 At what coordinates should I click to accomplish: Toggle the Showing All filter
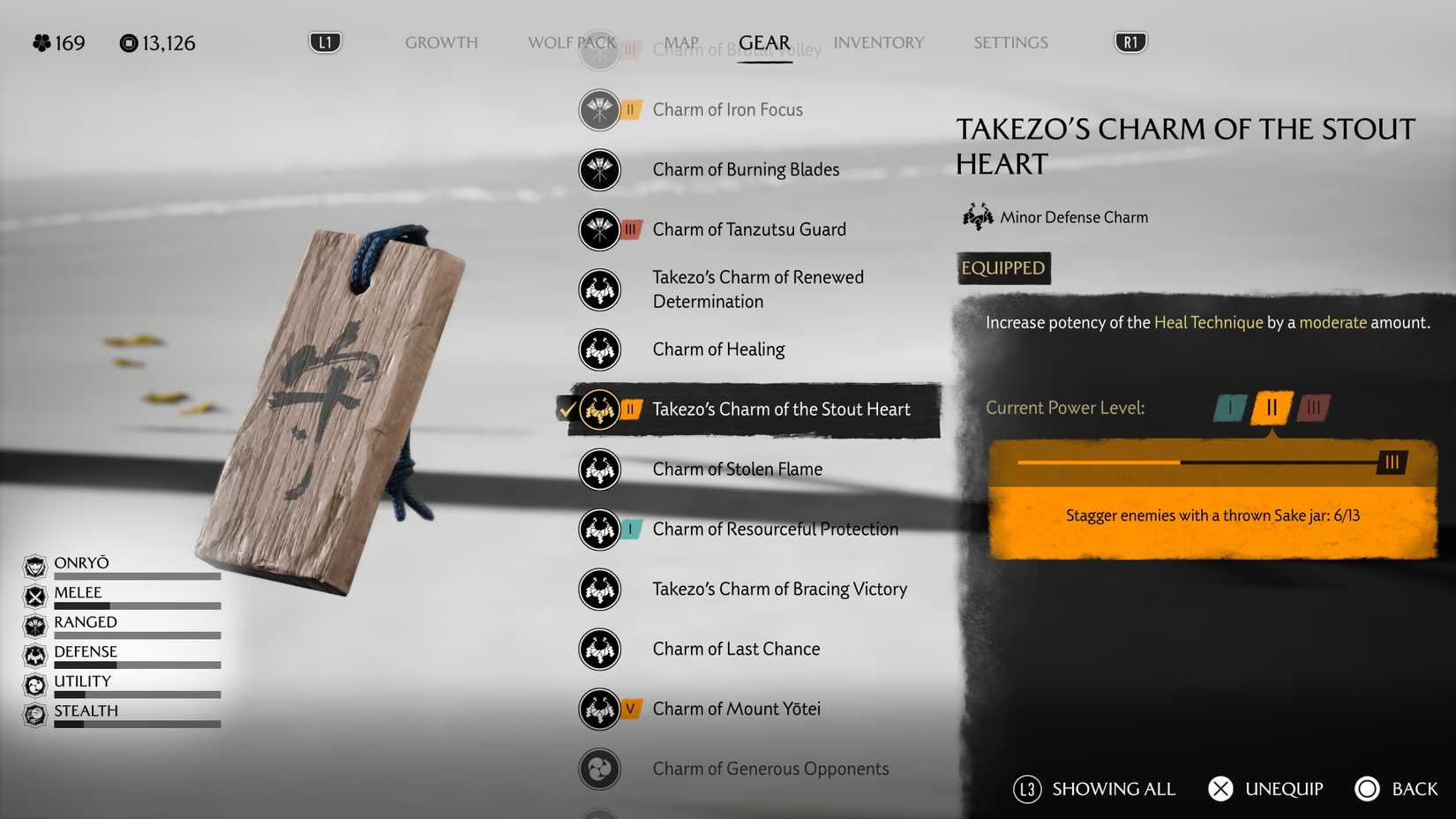point(1094,789)
